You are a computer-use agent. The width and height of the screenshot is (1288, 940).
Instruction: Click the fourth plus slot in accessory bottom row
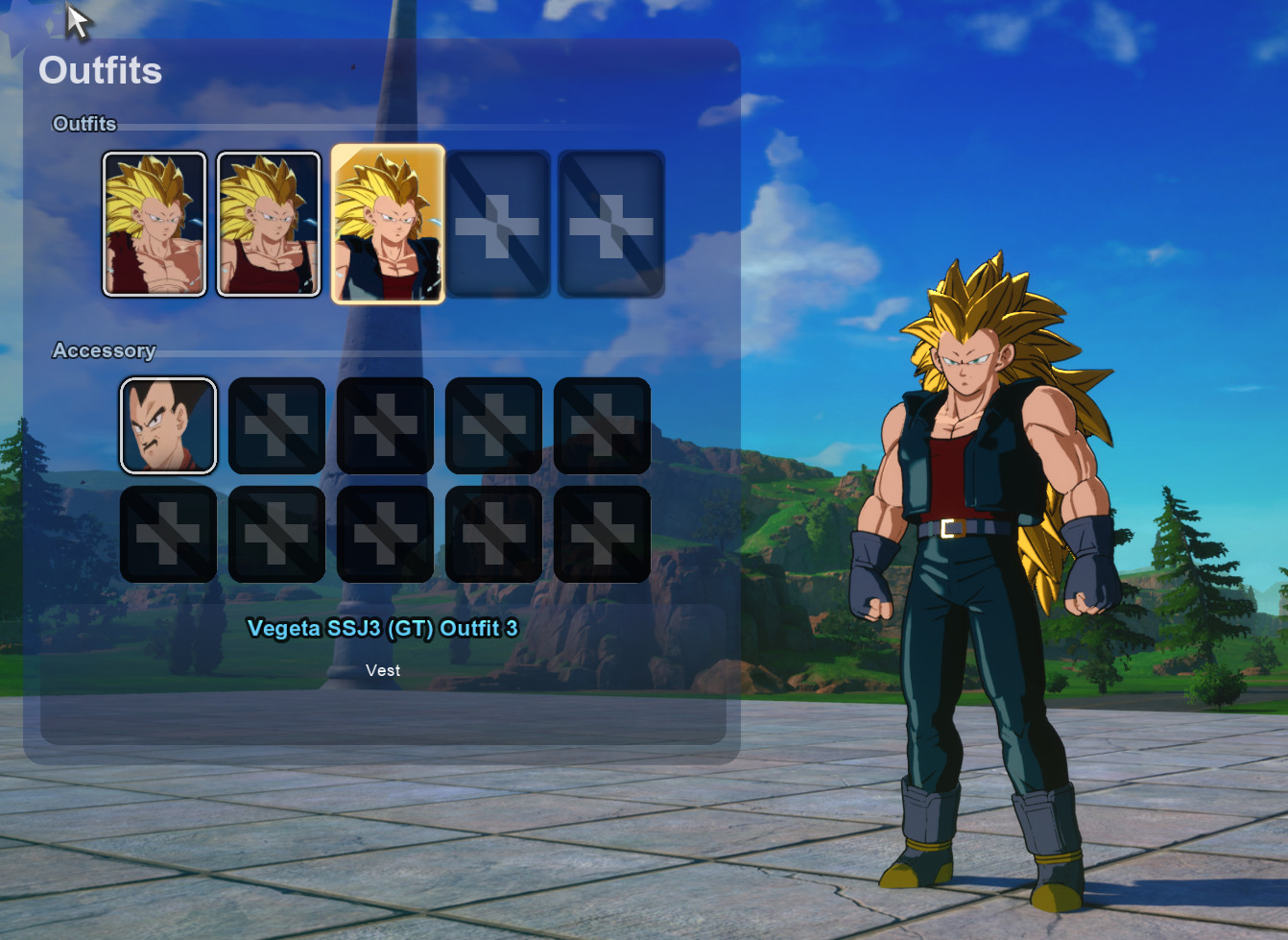coord(493,535)
